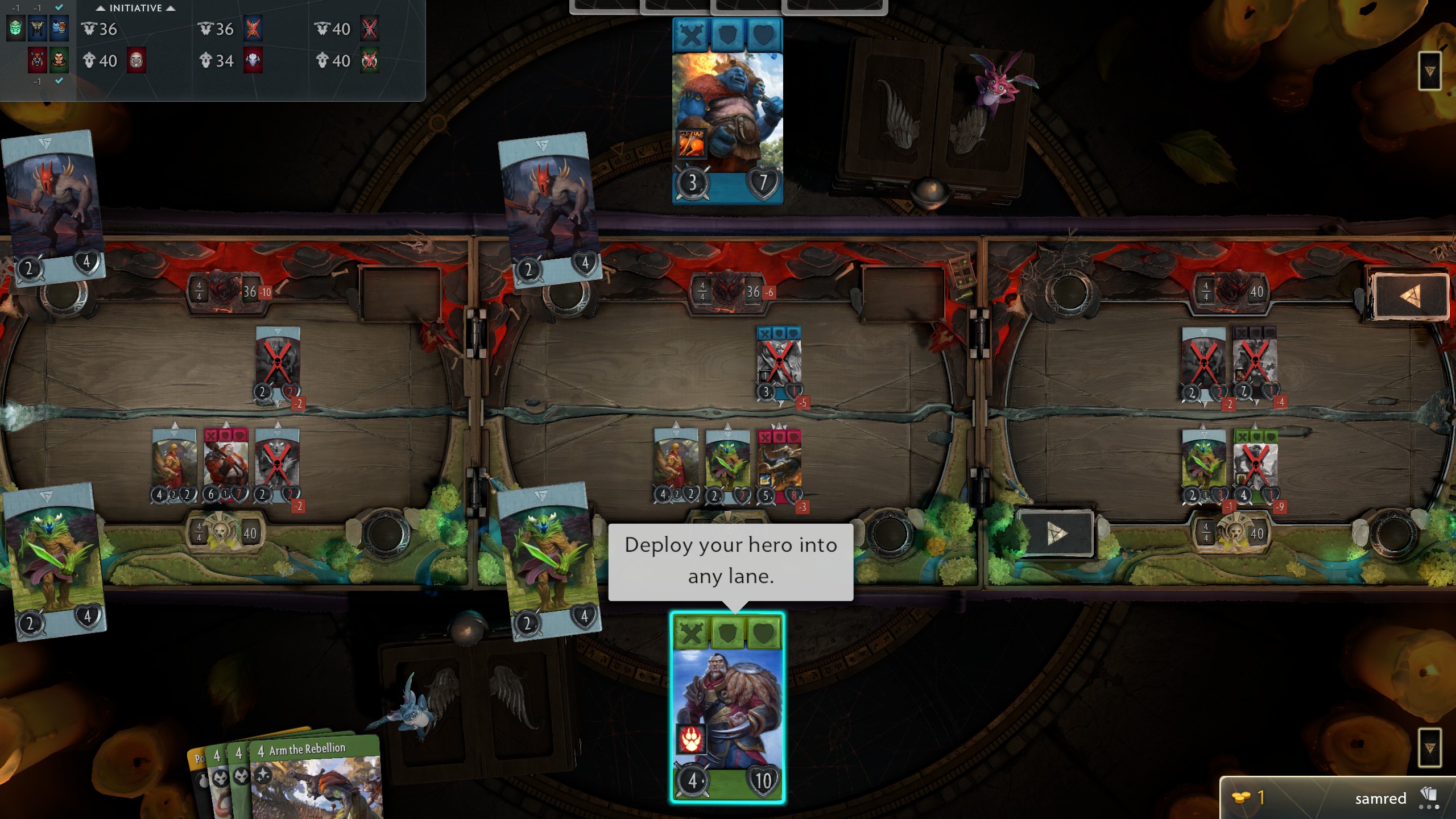This screenshot has width=1456, height=819.
Task: Click the lane navigation triangle near the bottom right shop
Action: 1055,535
